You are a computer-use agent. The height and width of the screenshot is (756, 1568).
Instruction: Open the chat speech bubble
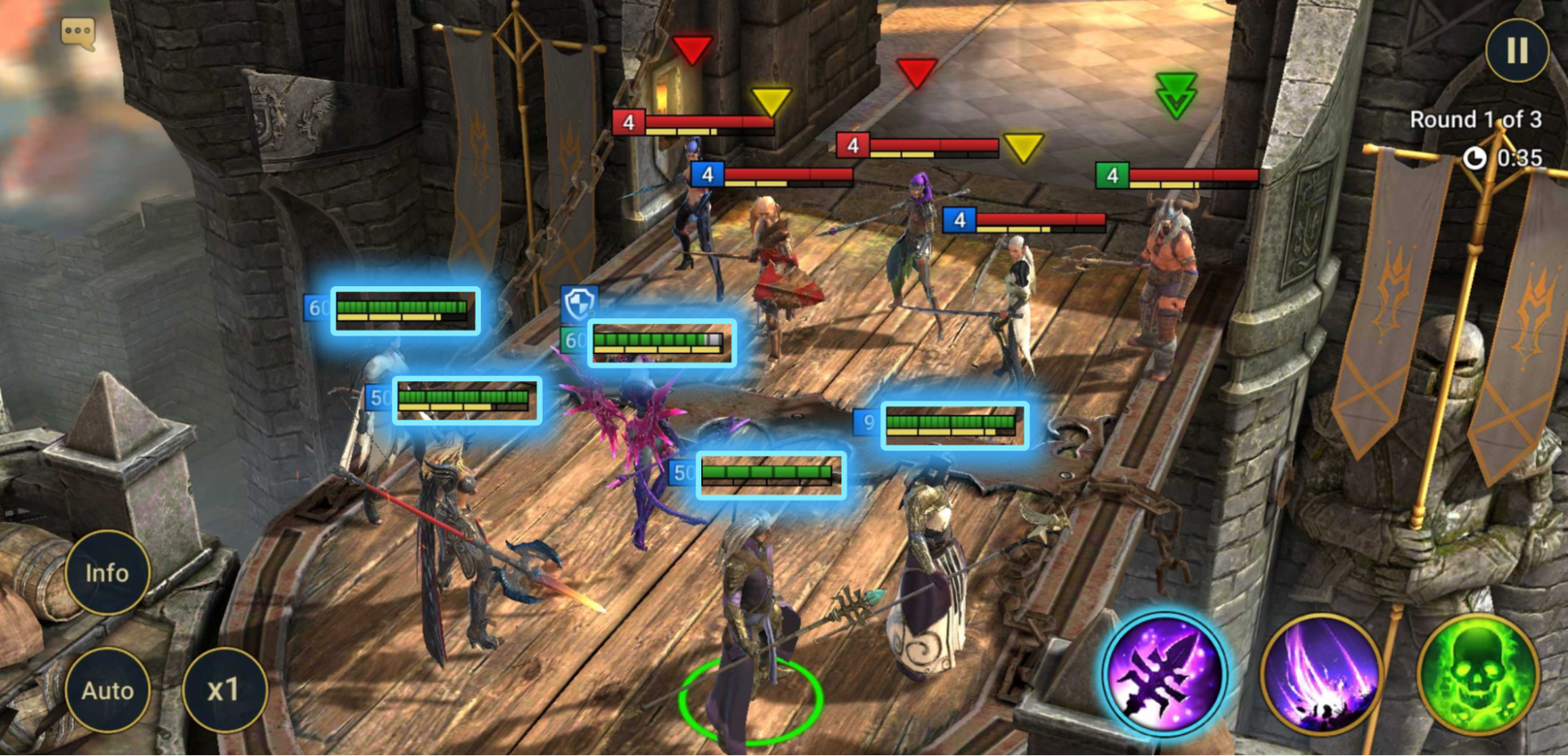[x=78, y=33]
